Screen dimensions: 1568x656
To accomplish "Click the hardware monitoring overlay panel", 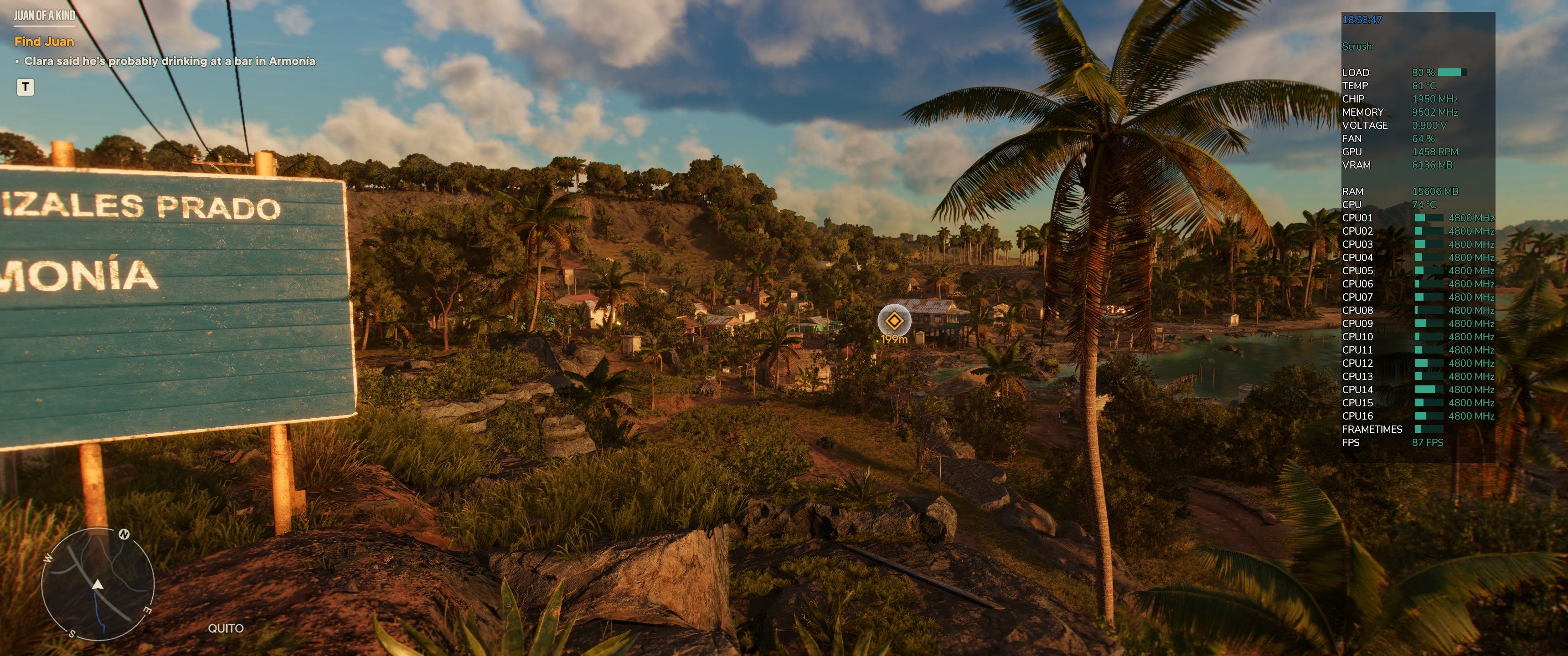I will [1418, 237].
